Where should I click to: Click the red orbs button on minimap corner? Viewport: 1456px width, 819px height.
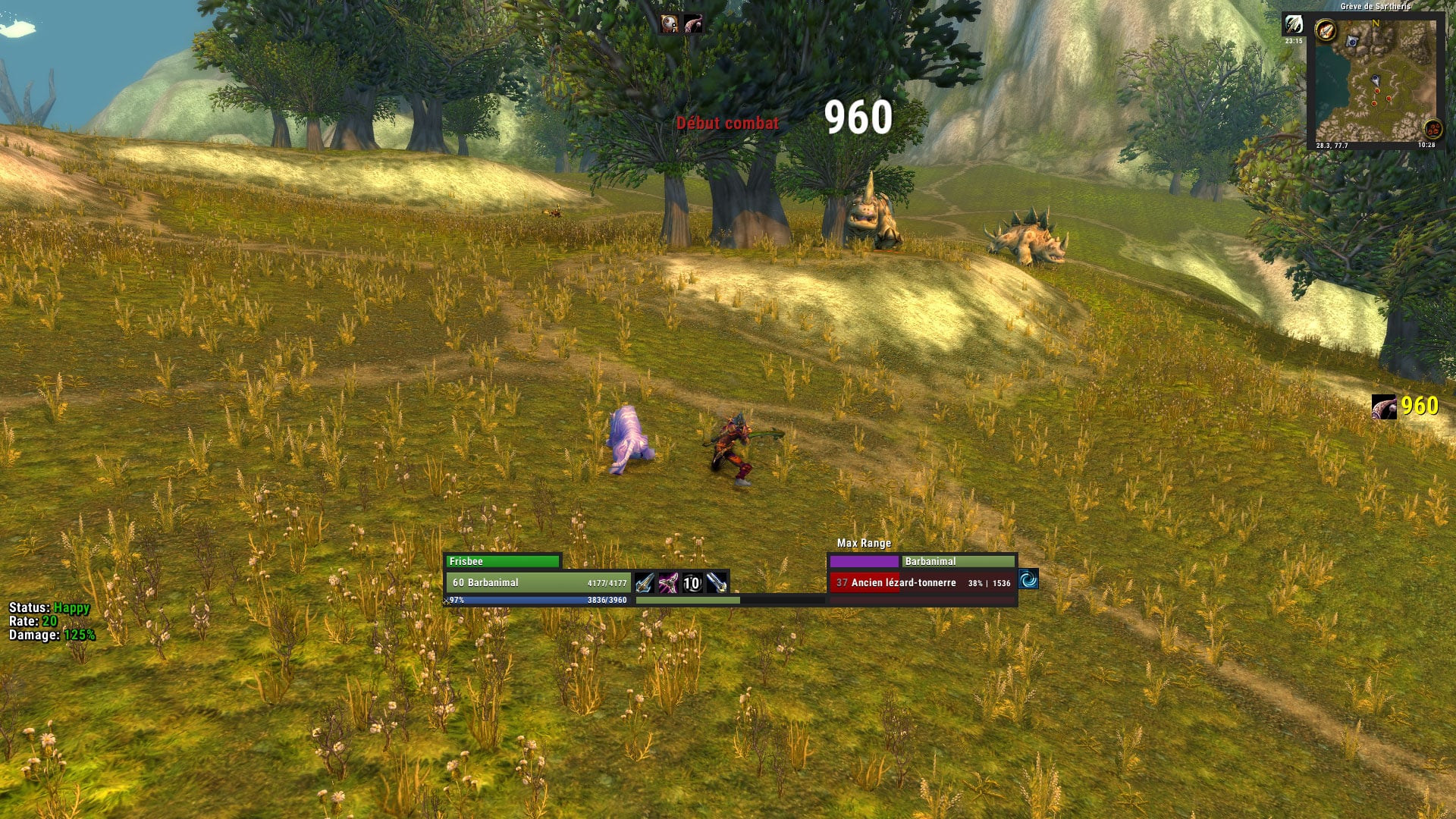coord(1432,128)
